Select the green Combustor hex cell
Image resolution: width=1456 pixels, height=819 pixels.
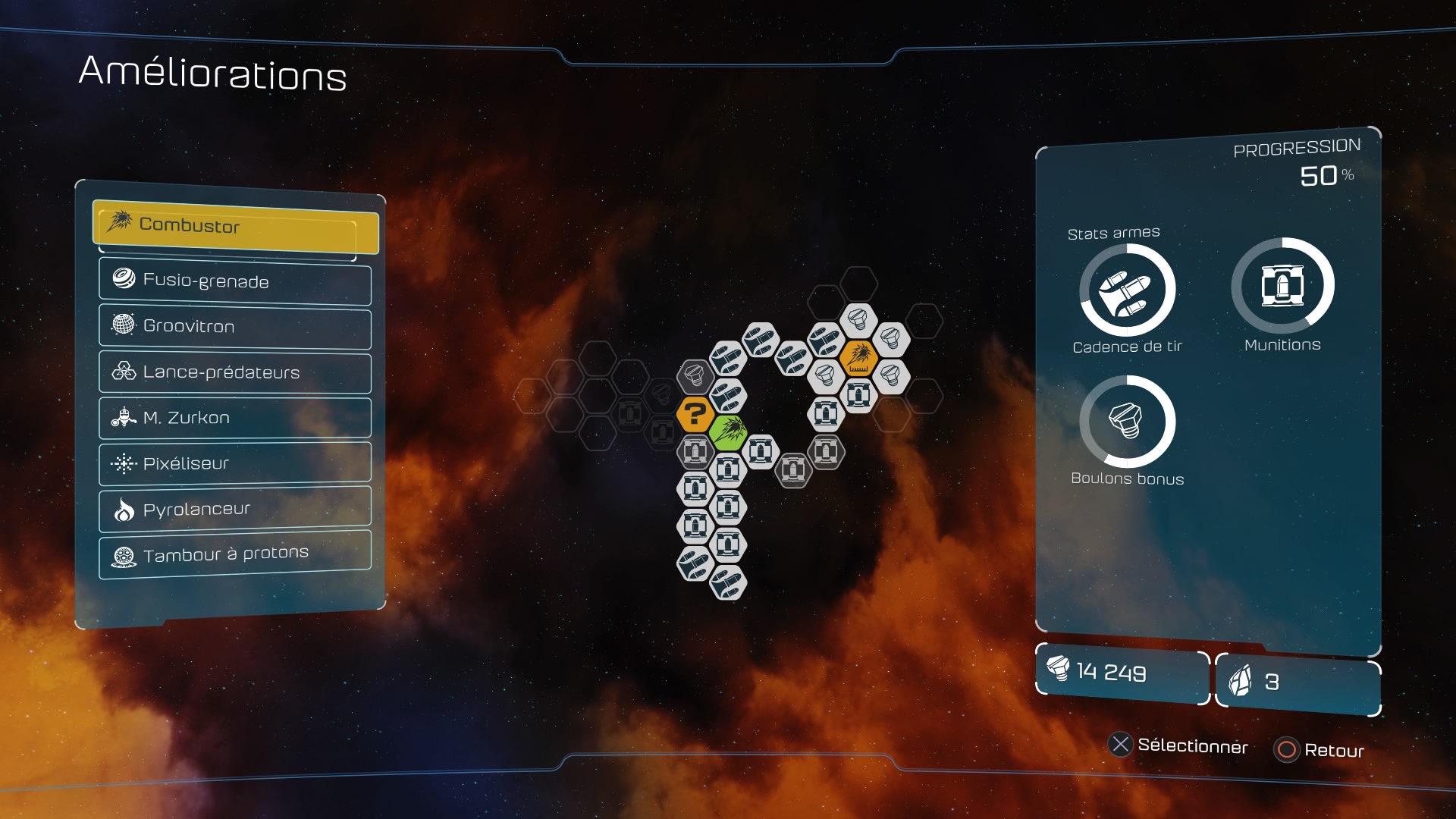[x=728, y=433]
